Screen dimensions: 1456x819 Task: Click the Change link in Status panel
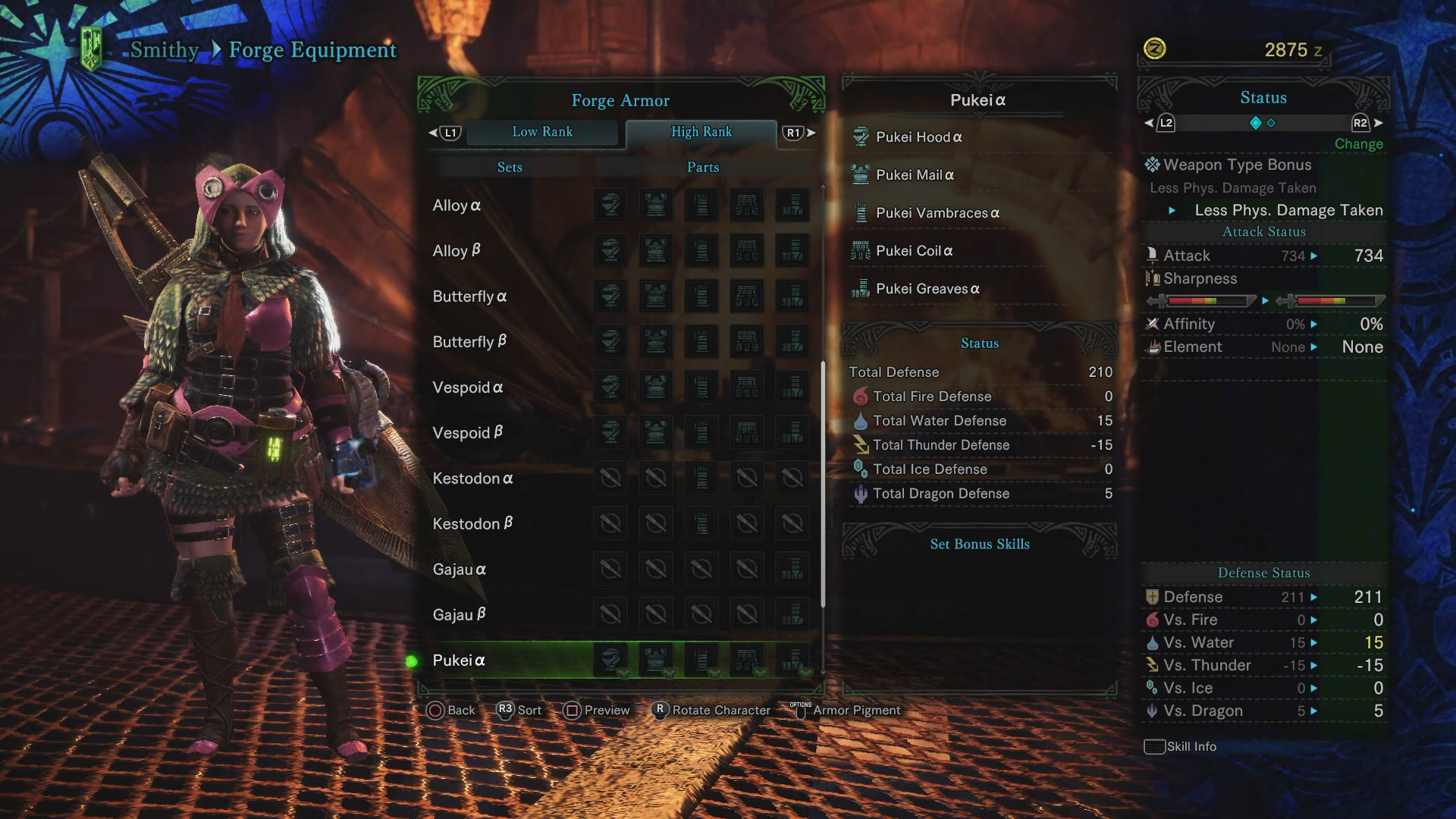(x=1358, y=144)
